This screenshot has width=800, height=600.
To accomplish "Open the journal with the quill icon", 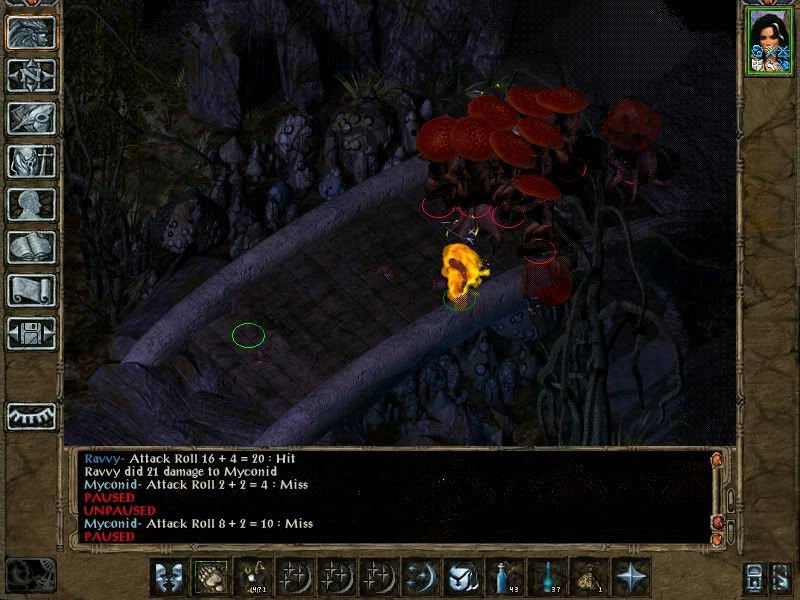I will [x=31, y=118].
